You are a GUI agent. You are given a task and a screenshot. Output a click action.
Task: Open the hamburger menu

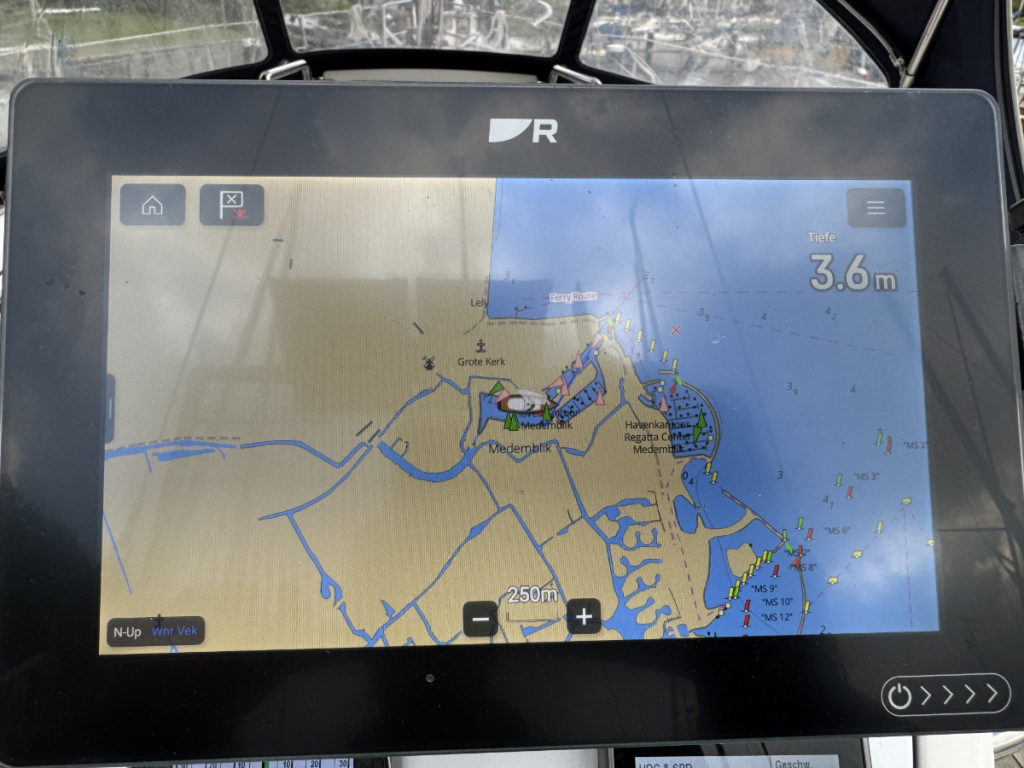[x=876, y=208]
